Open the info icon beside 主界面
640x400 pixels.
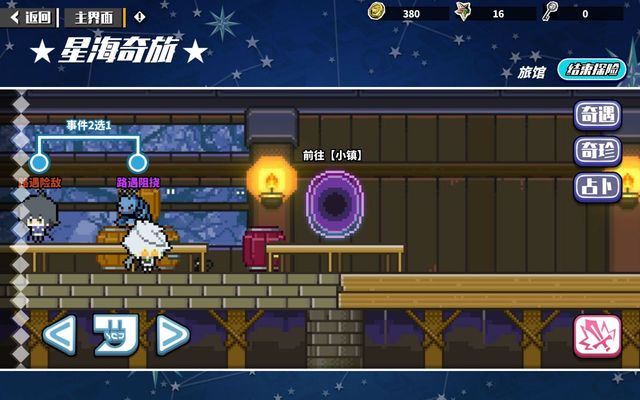(139, 16)
